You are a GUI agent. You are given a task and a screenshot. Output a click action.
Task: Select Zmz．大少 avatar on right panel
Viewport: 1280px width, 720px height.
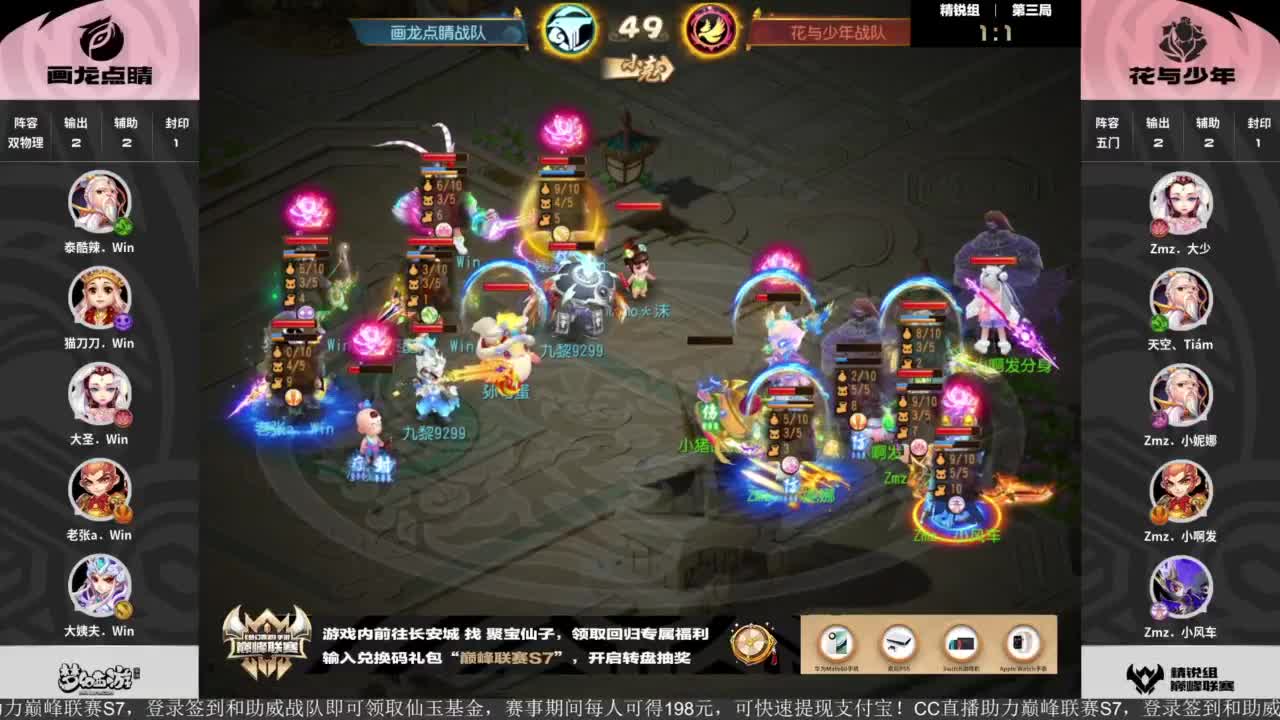[x=1182, y=203]
